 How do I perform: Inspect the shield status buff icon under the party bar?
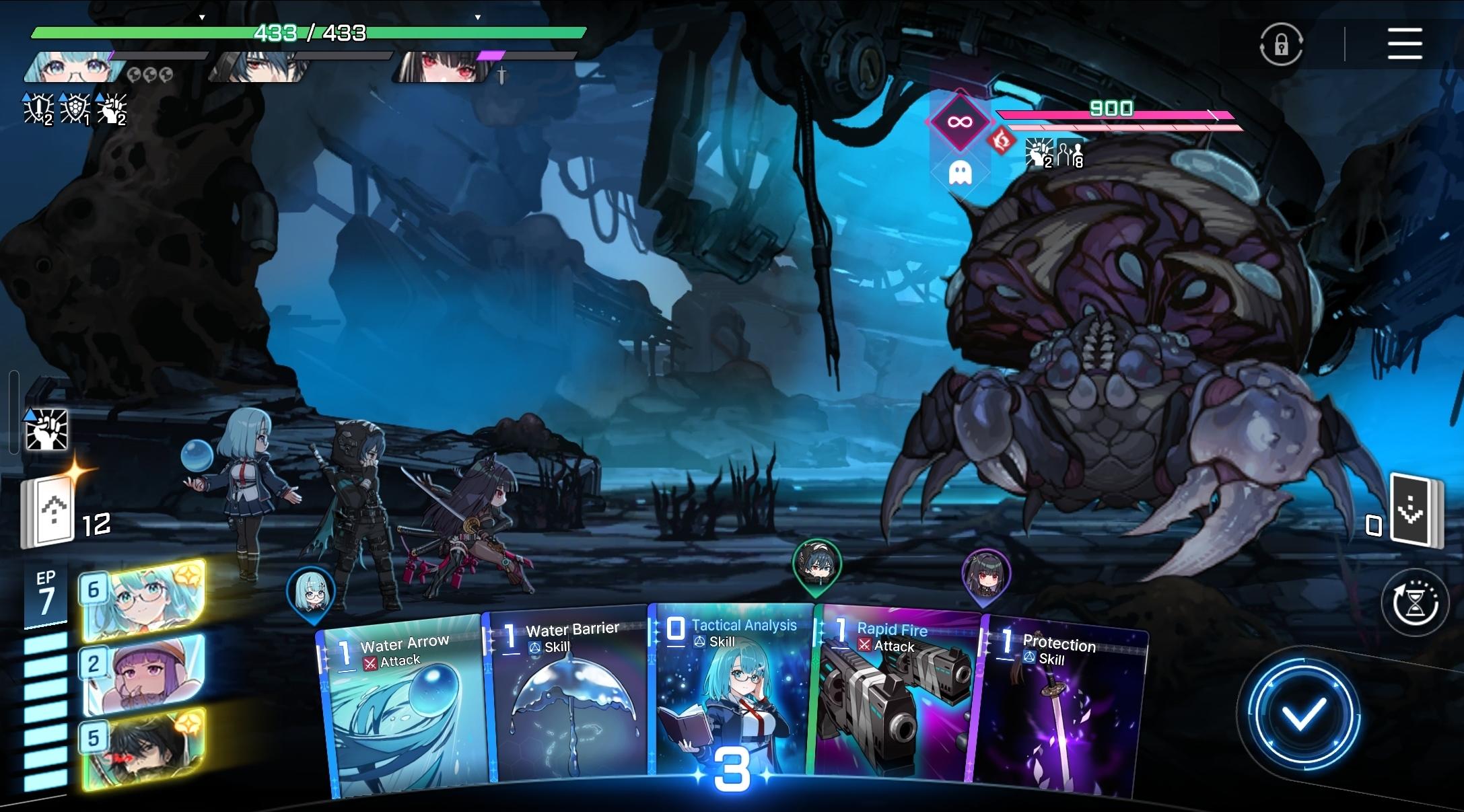click(x=75, y=109)
